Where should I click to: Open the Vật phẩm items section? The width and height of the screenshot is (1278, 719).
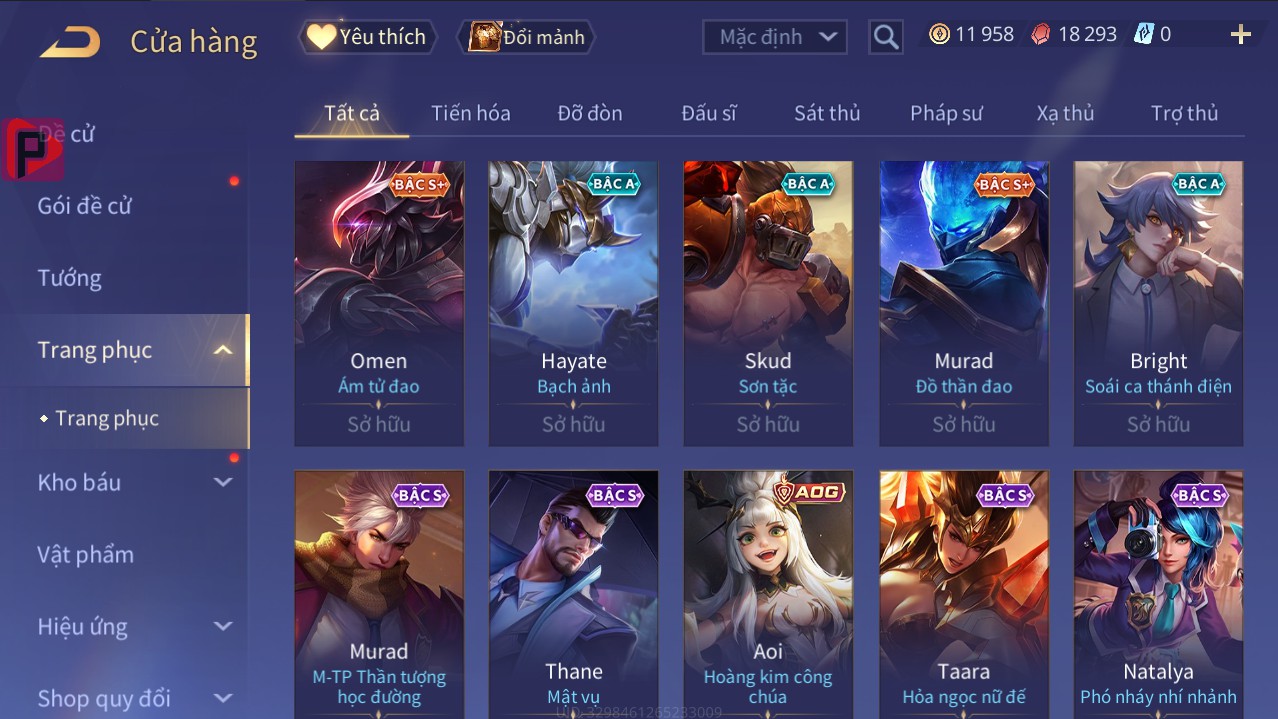86,554
